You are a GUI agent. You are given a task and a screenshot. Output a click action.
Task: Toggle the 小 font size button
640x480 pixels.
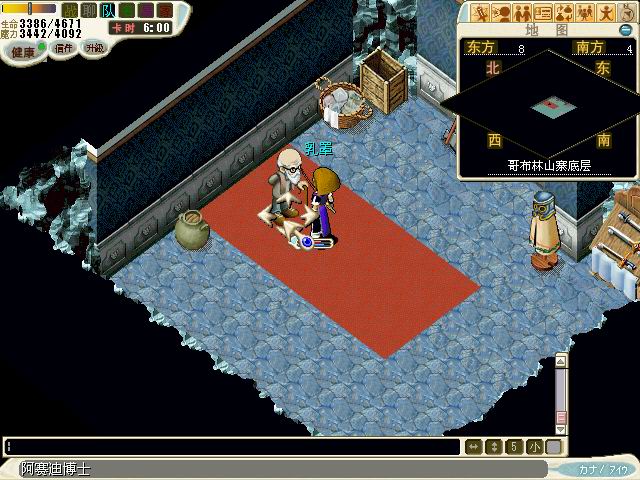pos(535,447)
